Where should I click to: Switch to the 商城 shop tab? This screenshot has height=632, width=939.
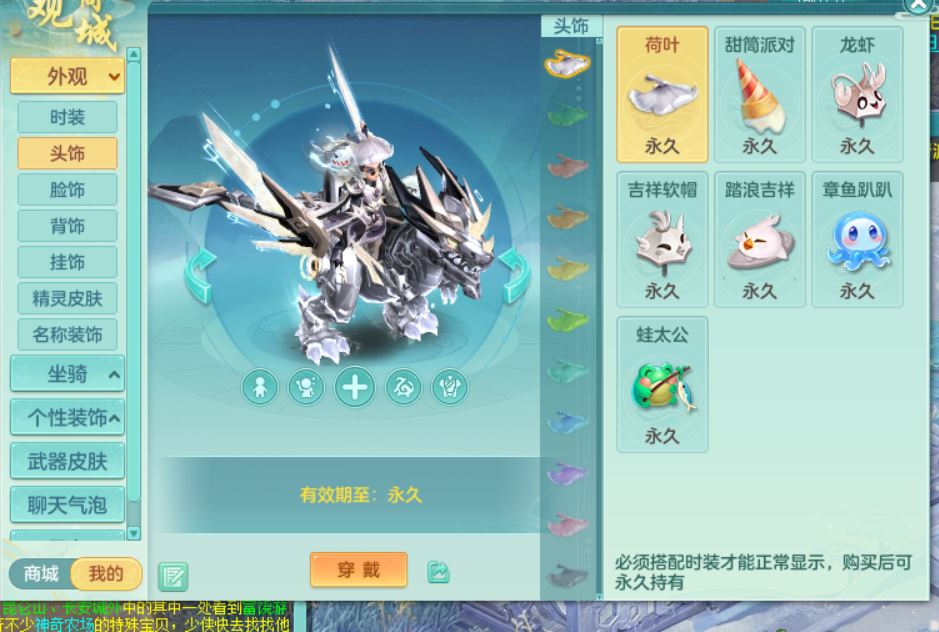(x=41, y=573)
